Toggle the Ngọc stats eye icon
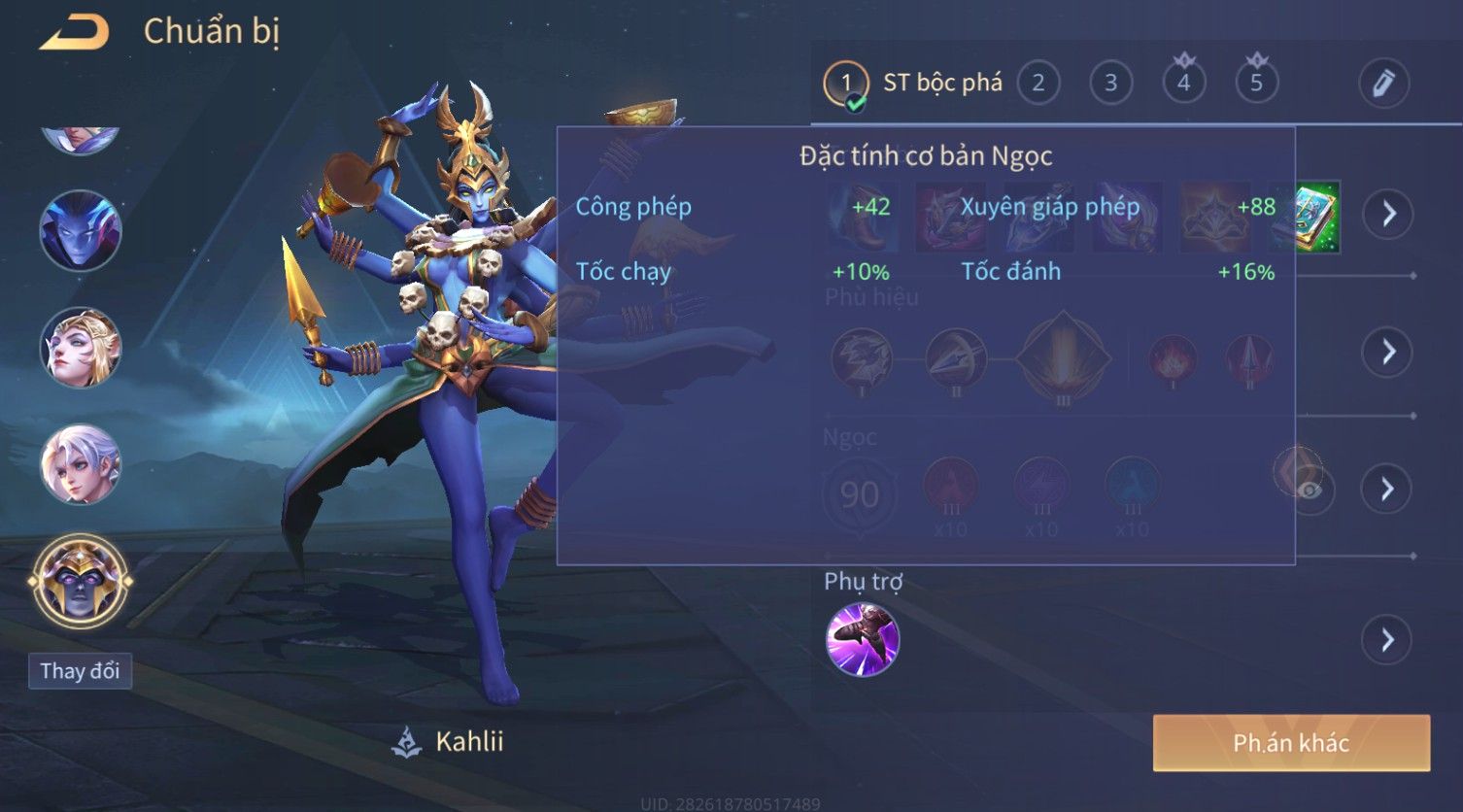Viewport: 1463px width, 812px height. click(x=1309, y=490)
